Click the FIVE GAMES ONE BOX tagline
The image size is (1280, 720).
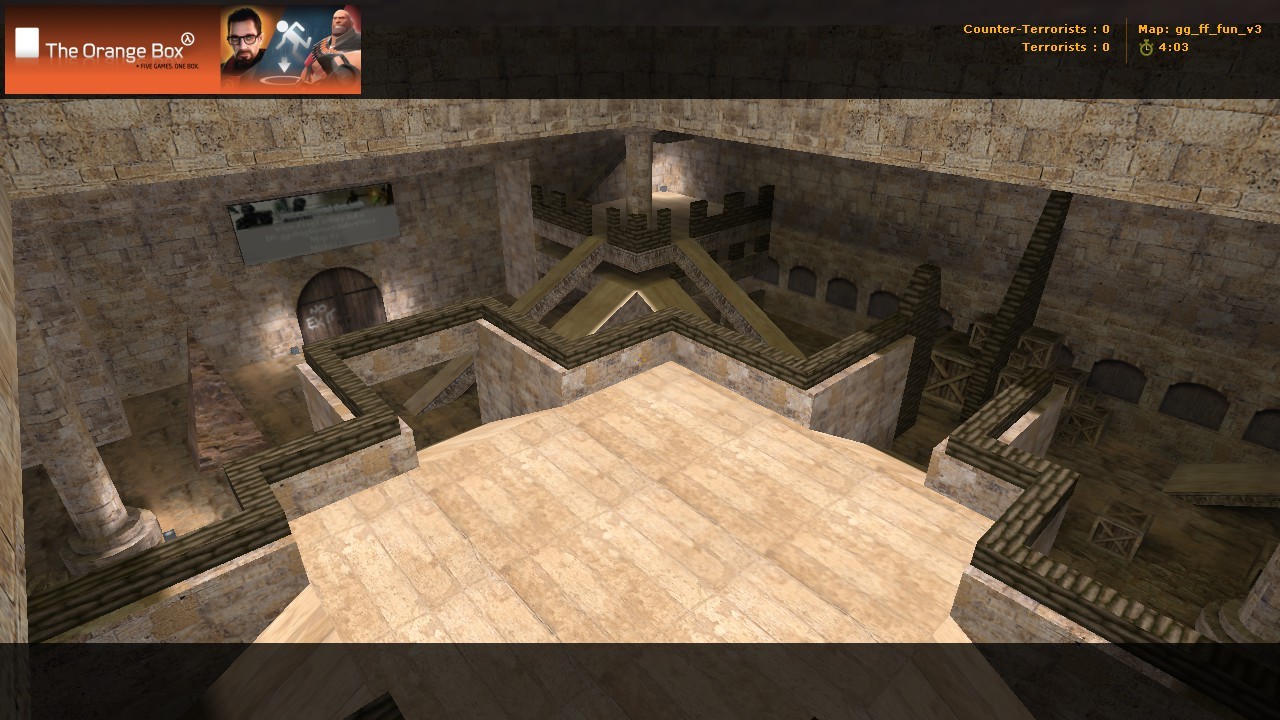point(168,66)
